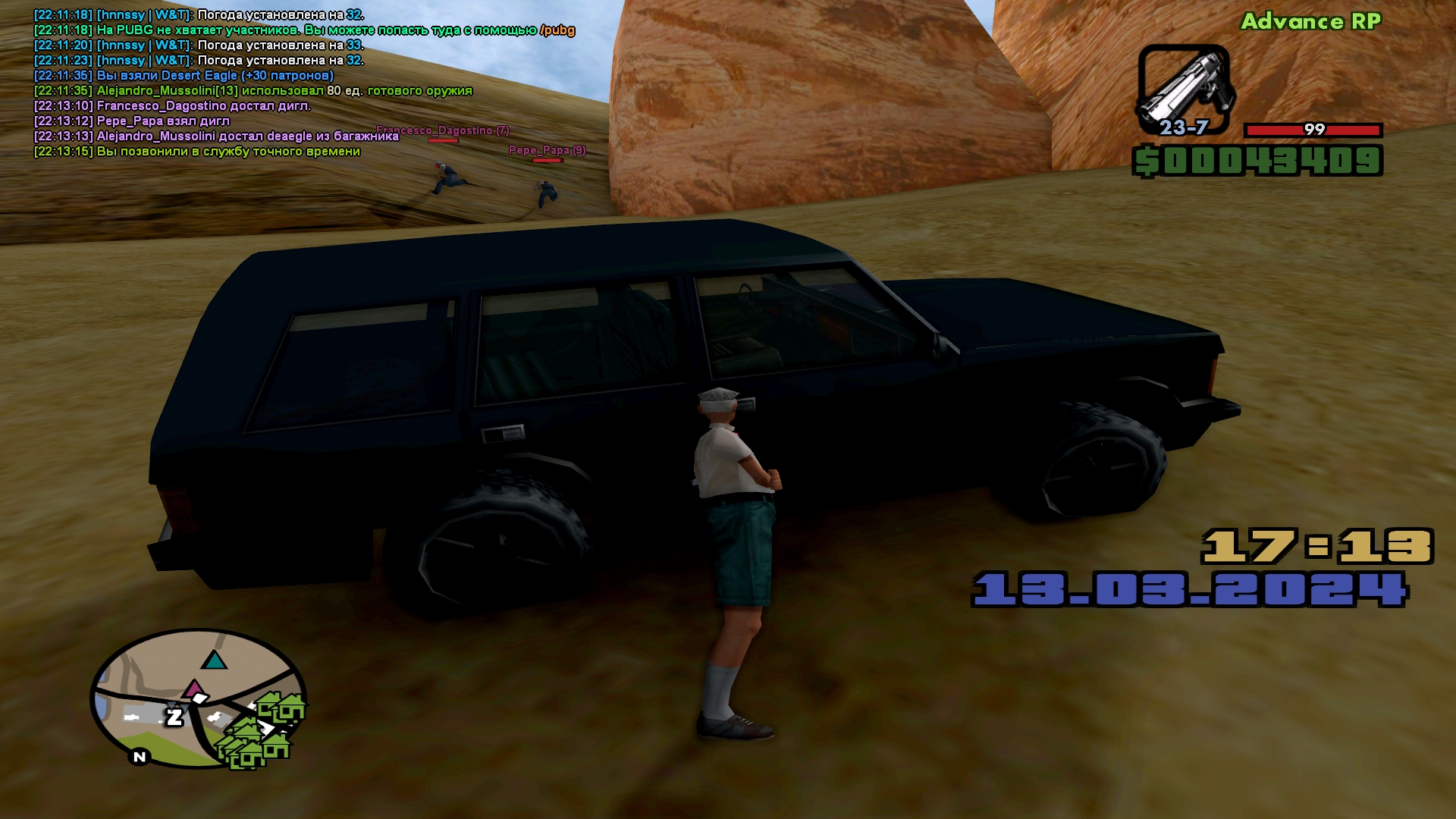Screen dimensions: 1456x819
Task: Click the north N indicator on radar
Action: coord(140,757)
